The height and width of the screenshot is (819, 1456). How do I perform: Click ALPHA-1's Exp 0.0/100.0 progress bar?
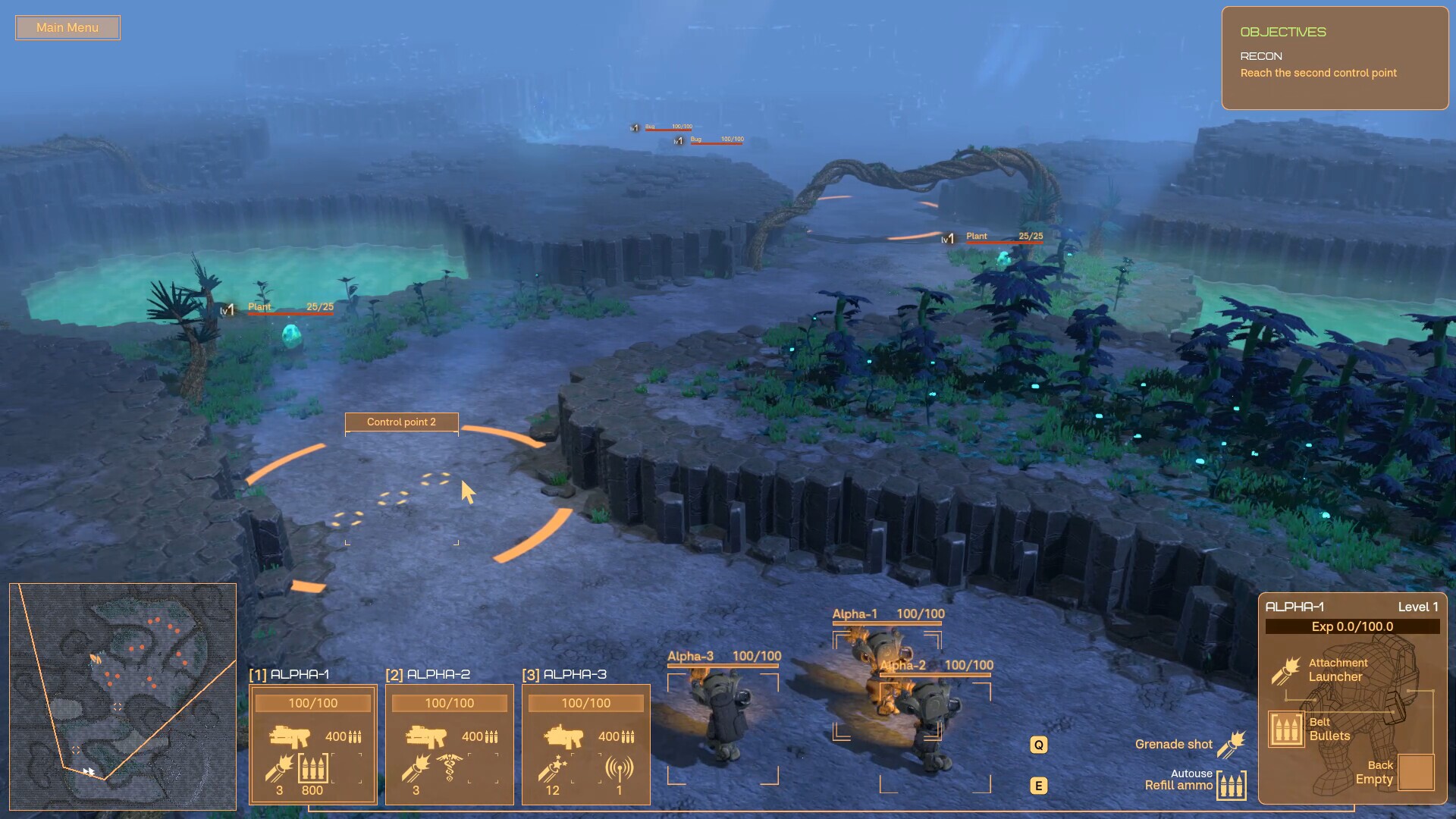pyautogui.click(x=1353, y=626)
